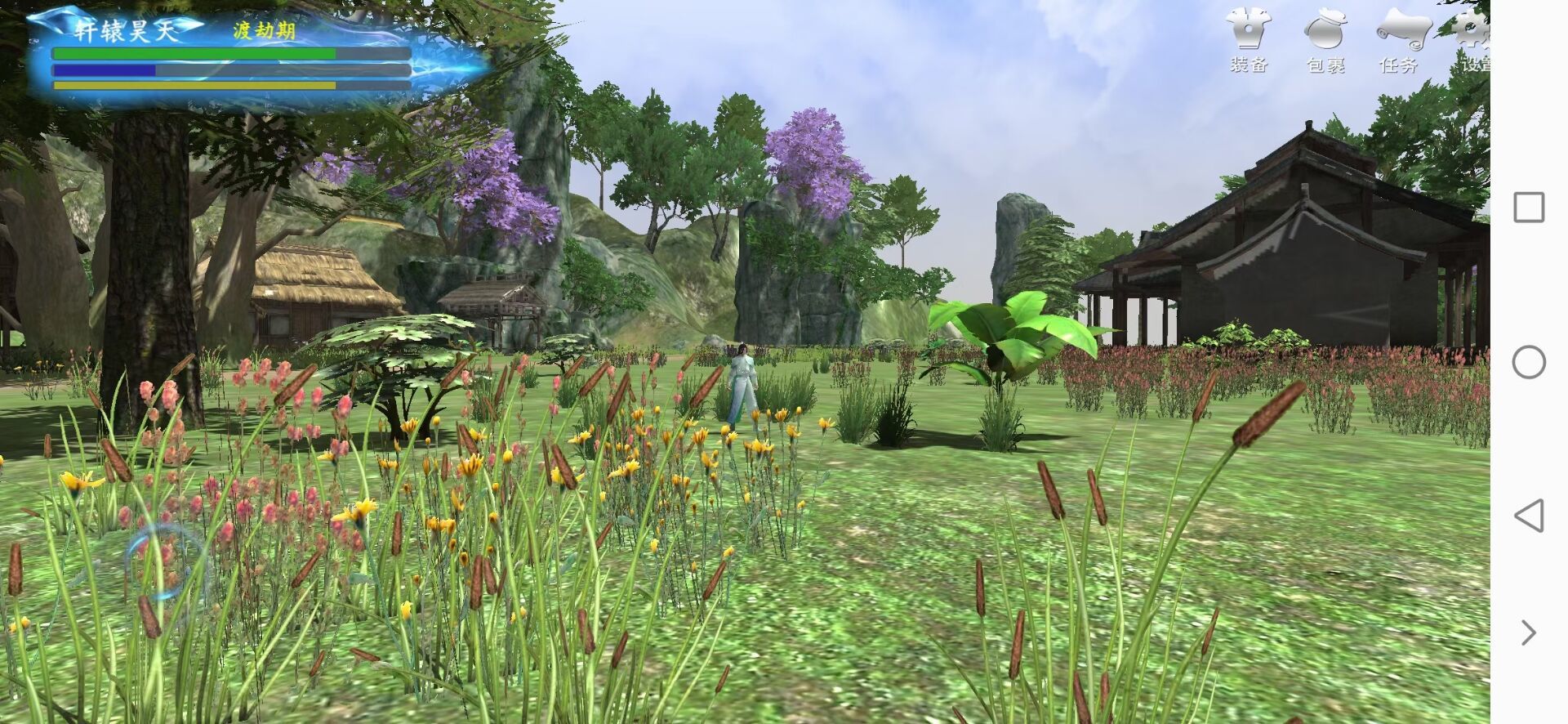Tap the Android circle home button
Viewport: 1568px width, 724px height.
click(1529, 362)
